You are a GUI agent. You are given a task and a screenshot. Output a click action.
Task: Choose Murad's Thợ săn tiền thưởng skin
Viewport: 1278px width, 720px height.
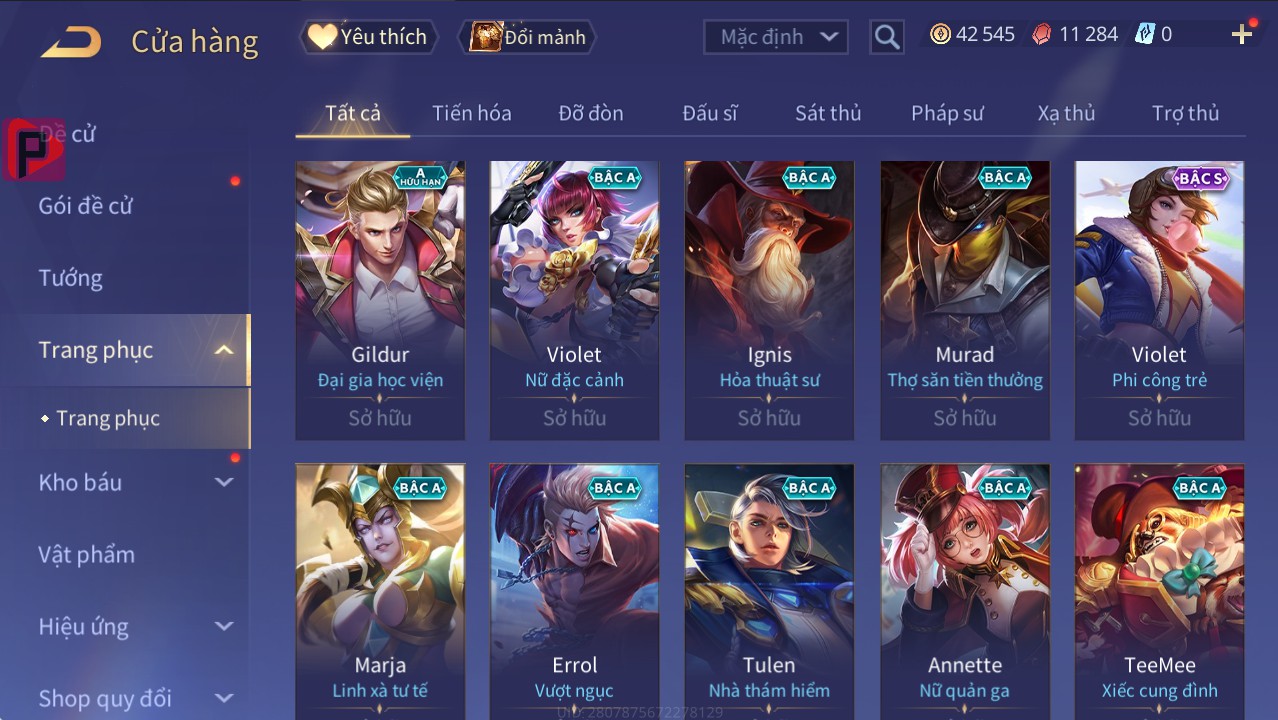point(965,300)
